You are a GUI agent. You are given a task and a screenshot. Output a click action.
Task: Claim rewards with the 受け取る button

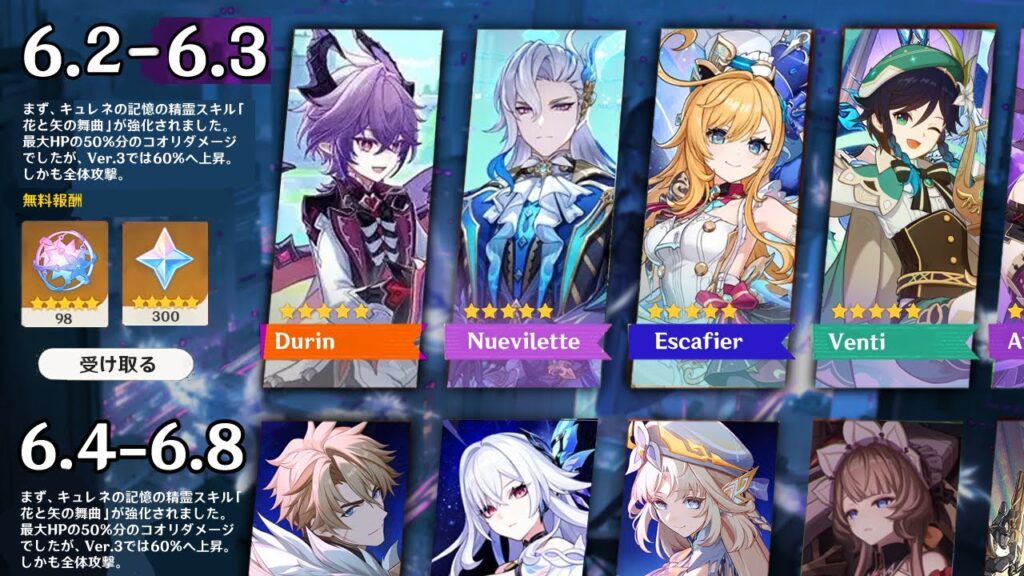click(x=116, y=364)
